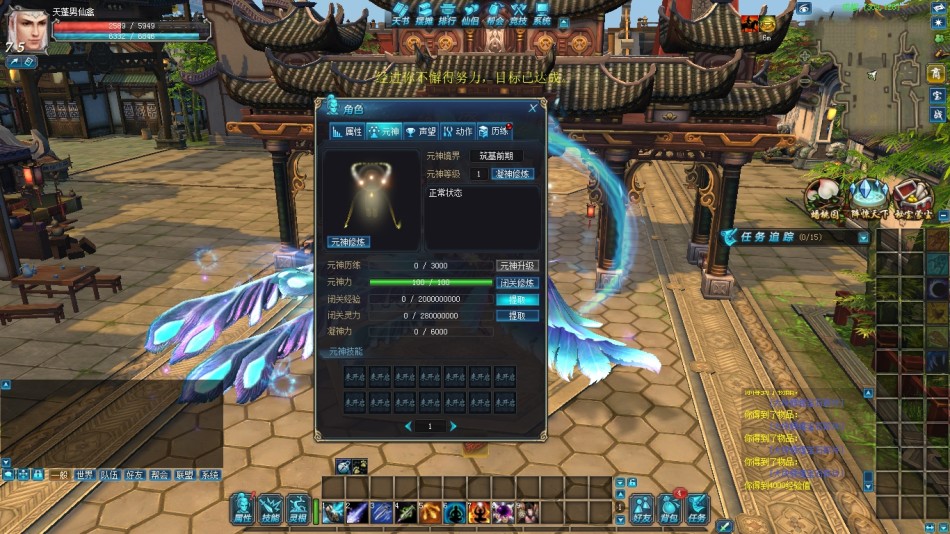Show the 历练 experience tab
This screenshot has width=950, height=534.
(494, 131)
